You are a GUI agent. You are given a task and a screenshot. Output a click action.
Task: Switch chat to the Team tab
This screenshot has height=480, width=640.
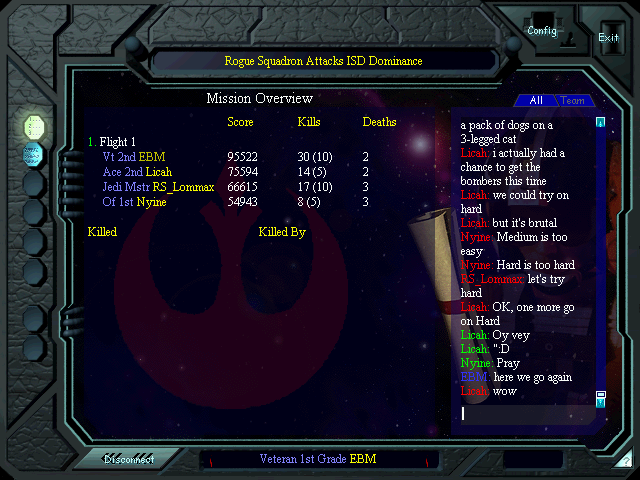point(573,101)
